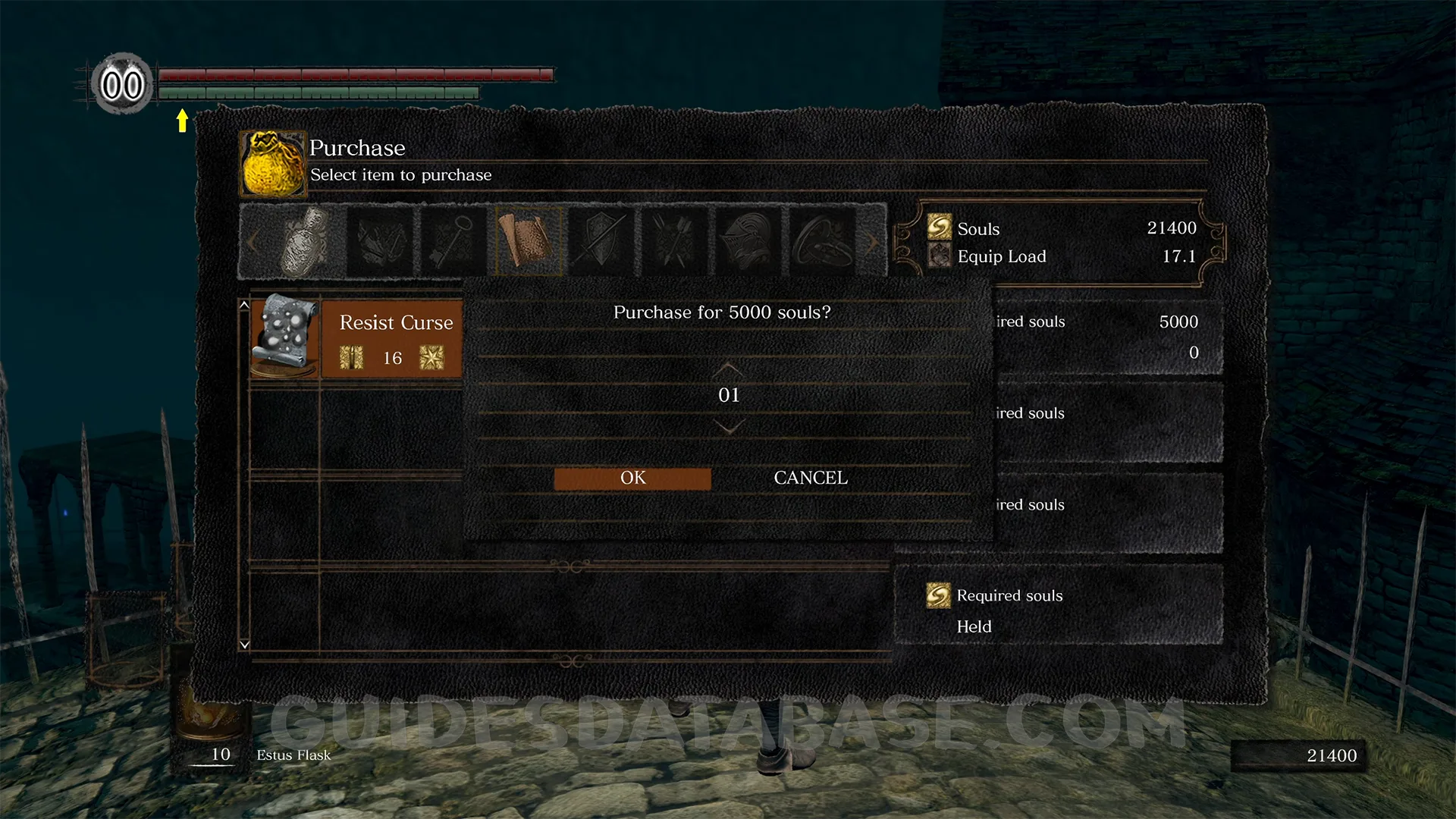Open the upgrade materials category tab
Screen dimensions: 1456x819
[x=380, y=242]
